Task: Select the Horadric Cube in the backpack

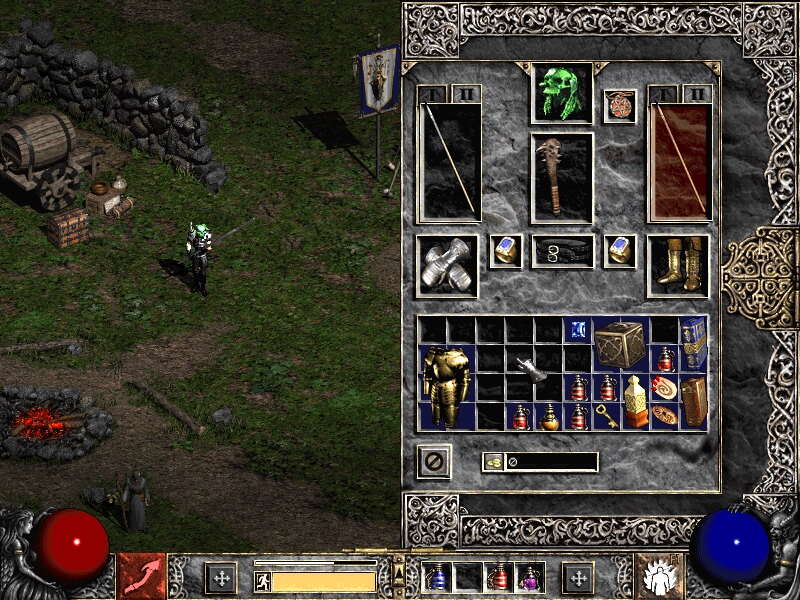Action: (x=620, y=345)
